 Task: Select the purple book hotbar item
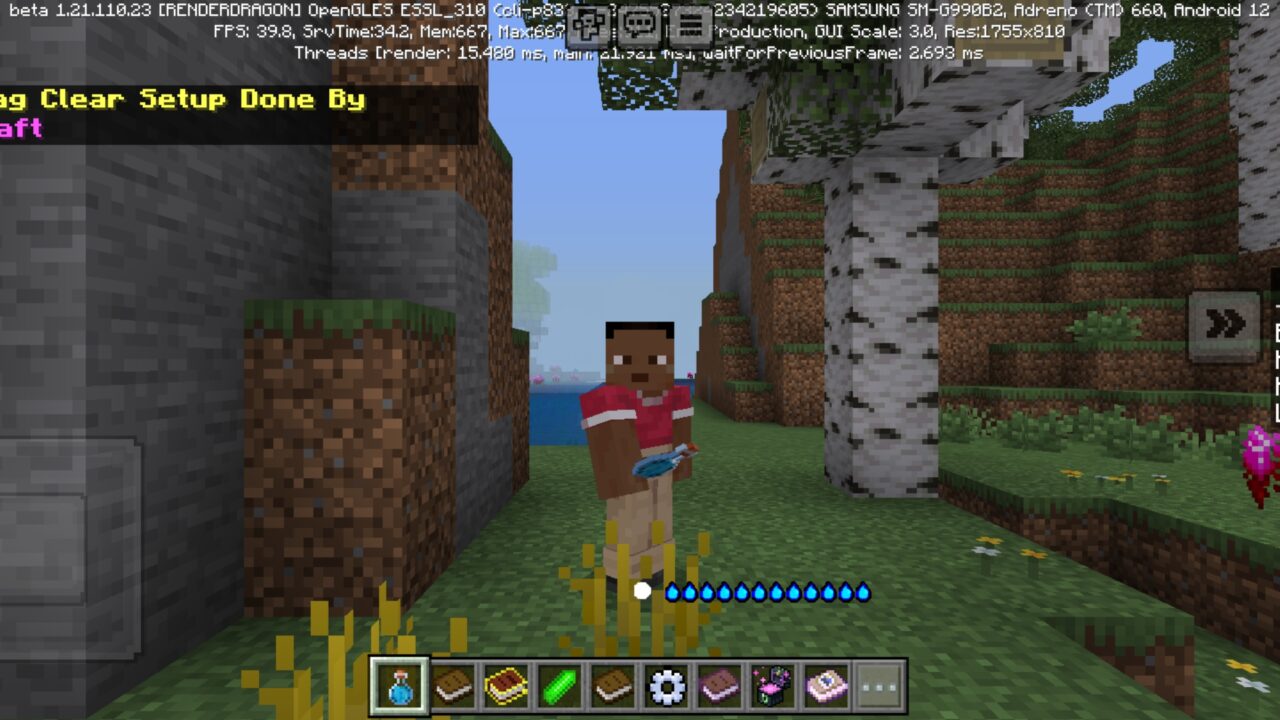pos(718,687)
